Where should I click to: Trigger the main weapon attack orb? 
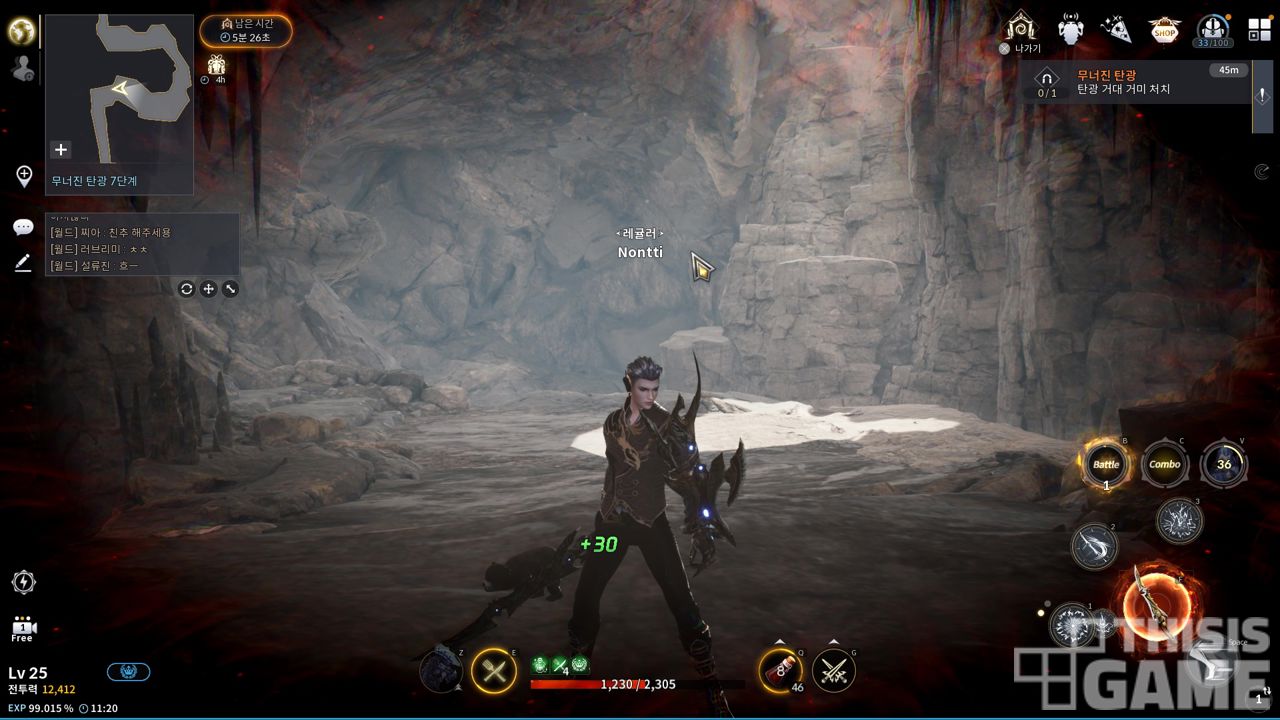pos(1156,601)
